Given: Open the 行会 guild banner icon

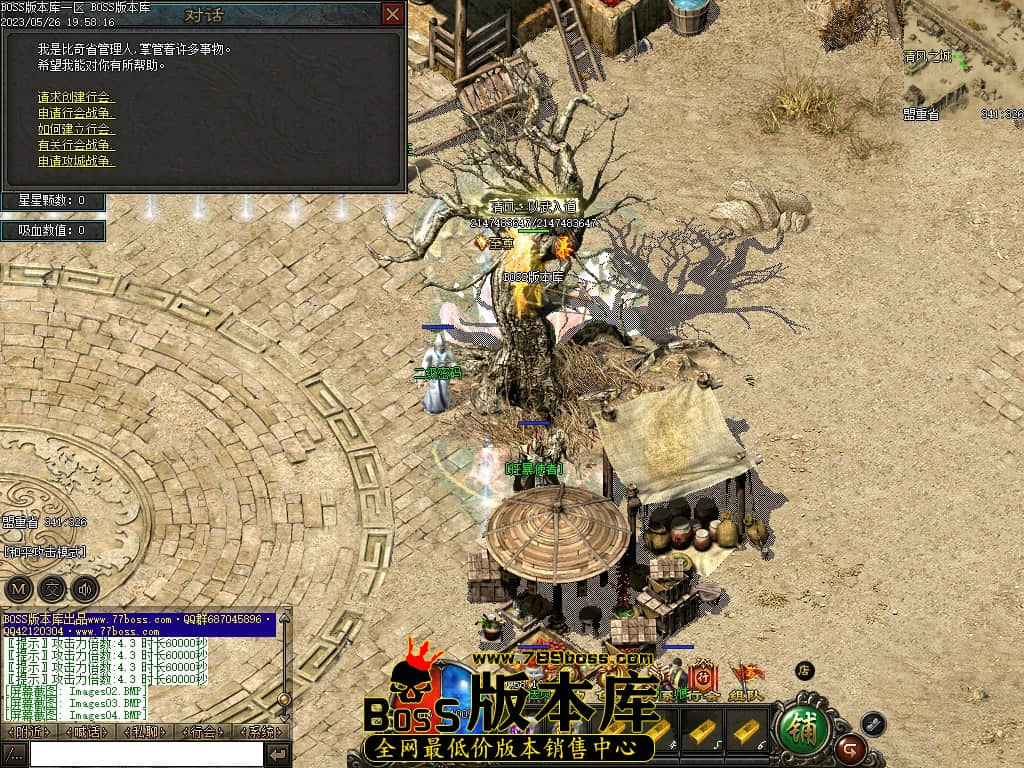Looking at the screenshot, I should pyautogui.click(x=704, y=677).
